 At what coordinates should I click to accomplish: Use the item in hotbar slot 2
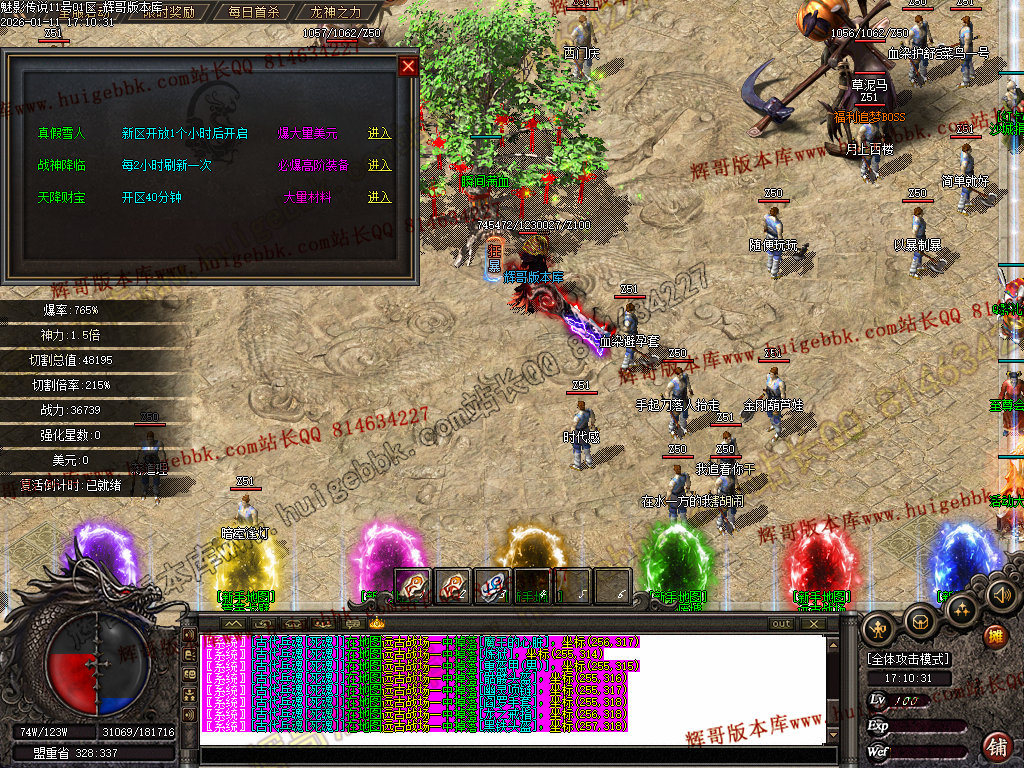(453, 585)
